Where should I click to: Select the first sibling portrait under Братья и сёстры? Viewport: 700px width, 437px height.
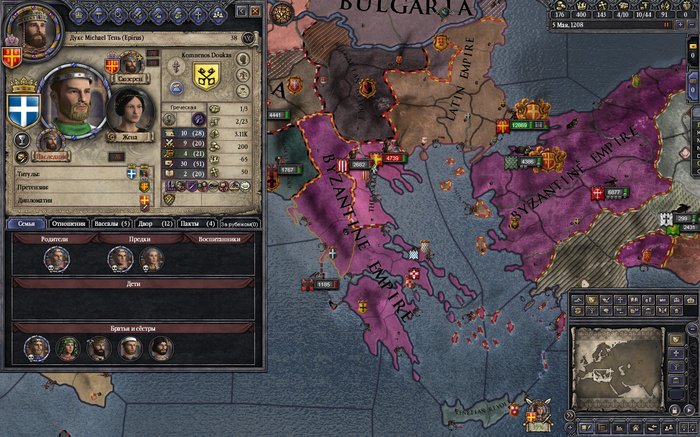[x=36, y=347]
